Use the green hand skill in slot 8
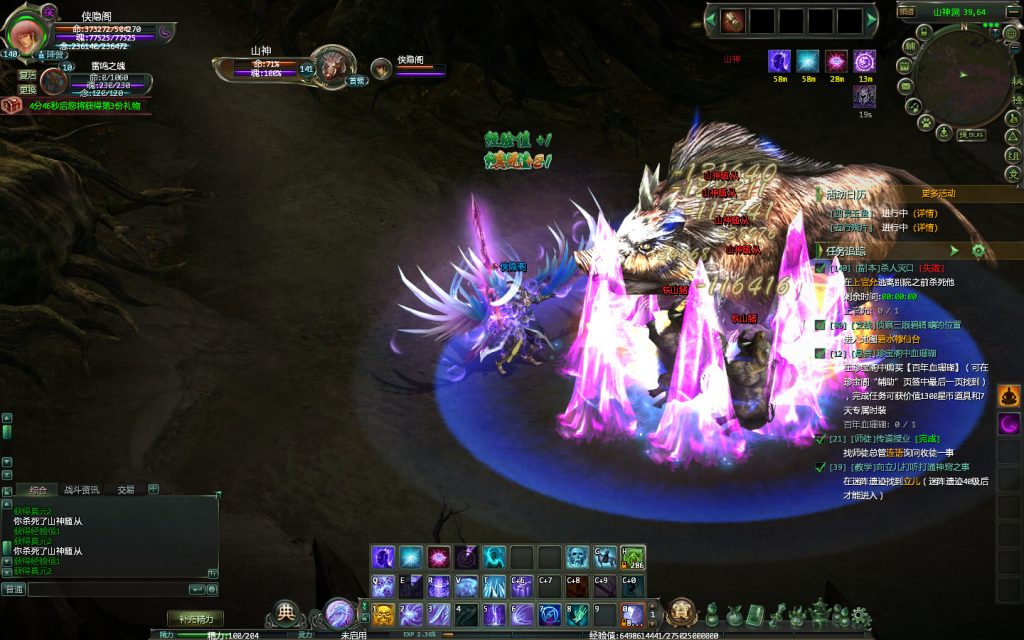This screenshot has height=640, width=1024. point(577,614)
